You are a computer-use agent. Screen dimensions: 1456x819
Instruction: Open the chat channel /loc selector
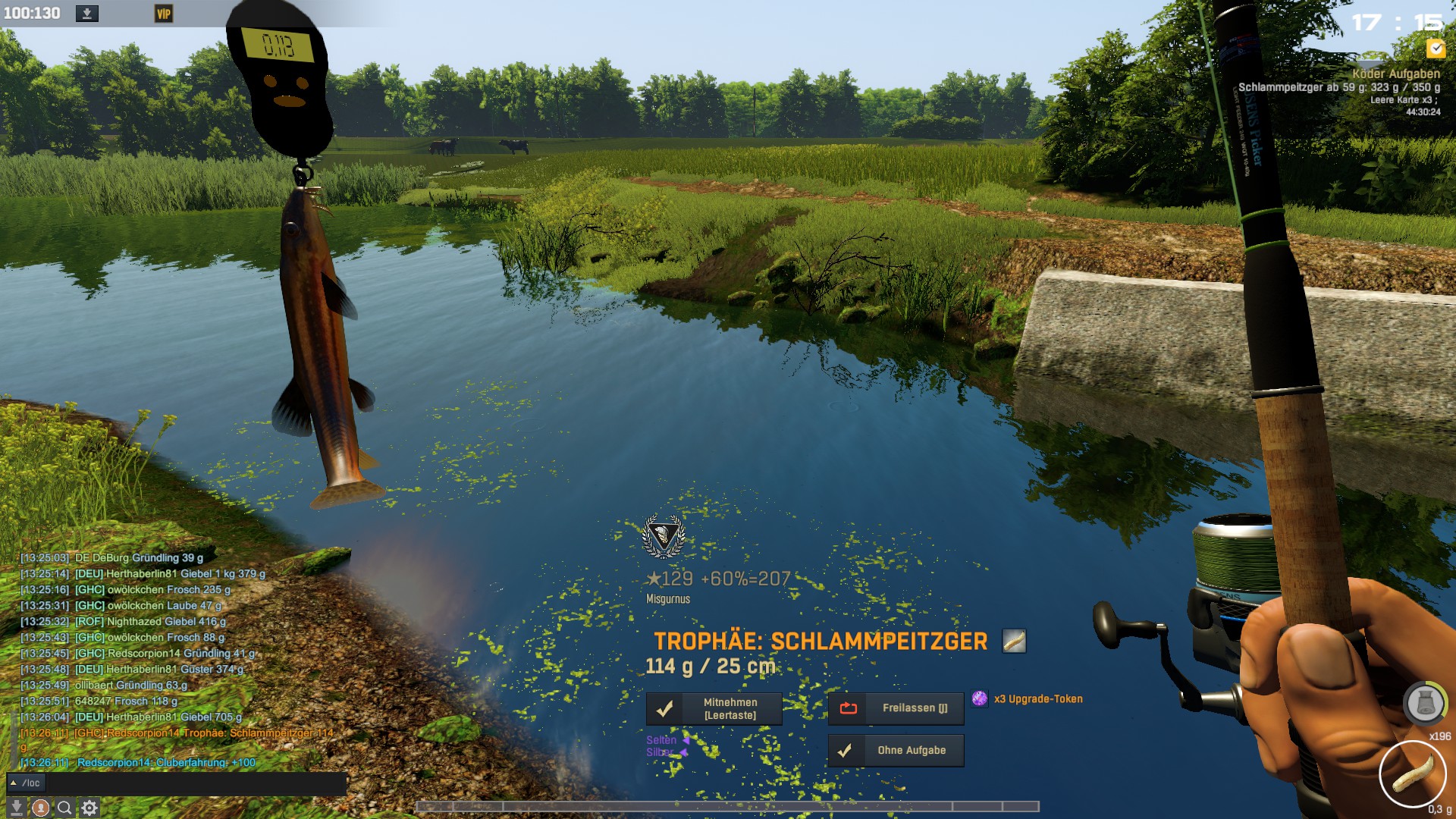pyautogui.click(x=27, y=783)
